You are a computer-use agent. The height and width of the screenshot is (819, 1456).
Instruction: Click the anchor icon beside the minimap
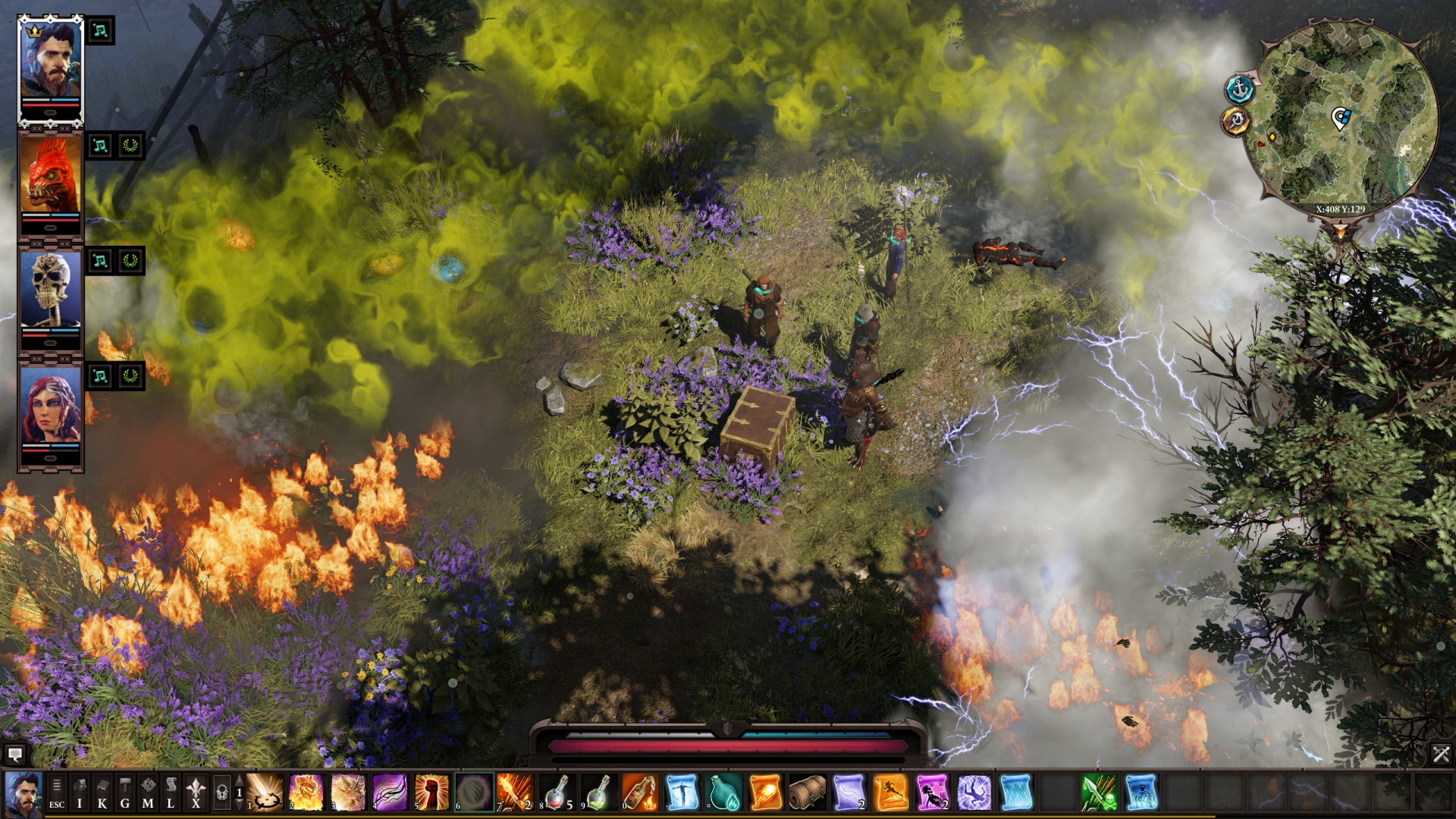[x=1241, y=87]
